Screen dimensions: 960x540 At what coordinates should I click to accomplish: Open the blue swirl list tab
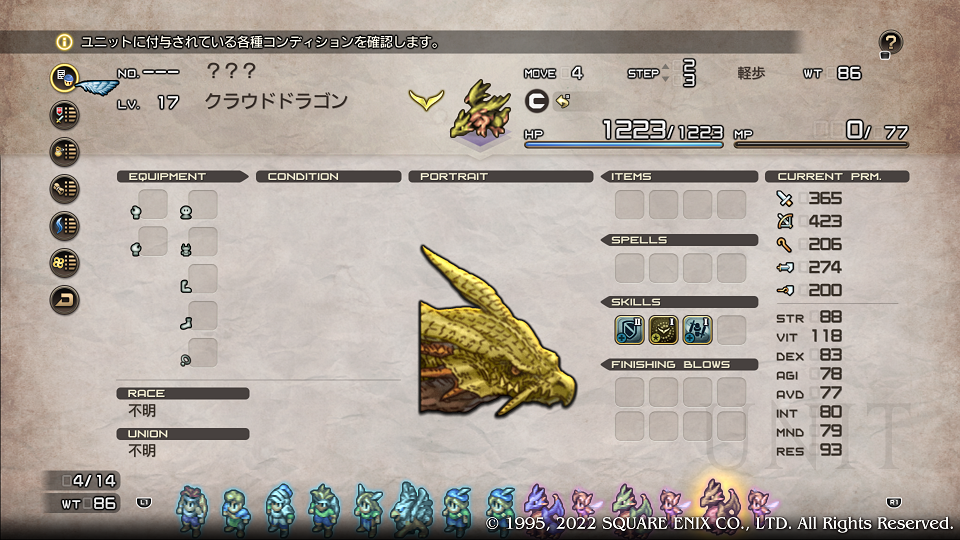pos(64,225)
